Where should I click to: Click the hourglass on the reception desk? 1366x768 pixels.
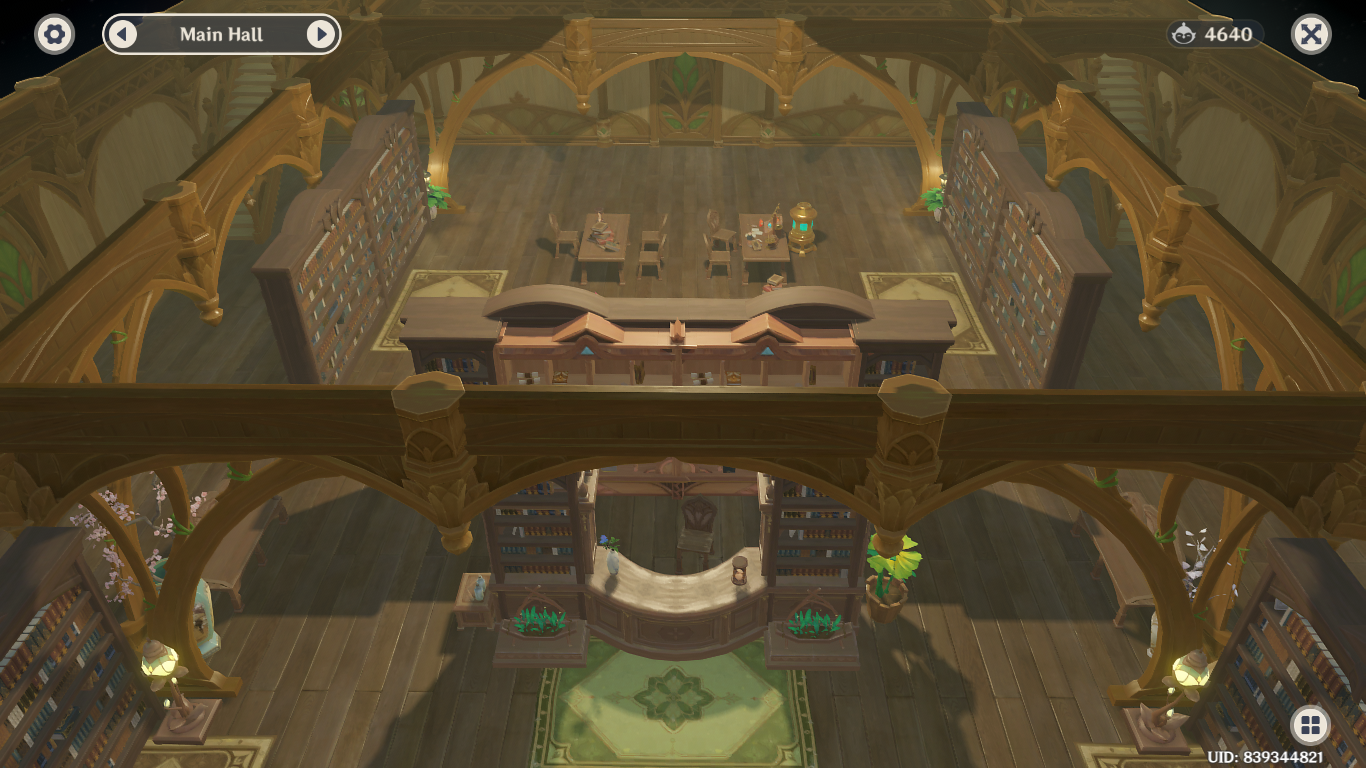coord(737,571)
